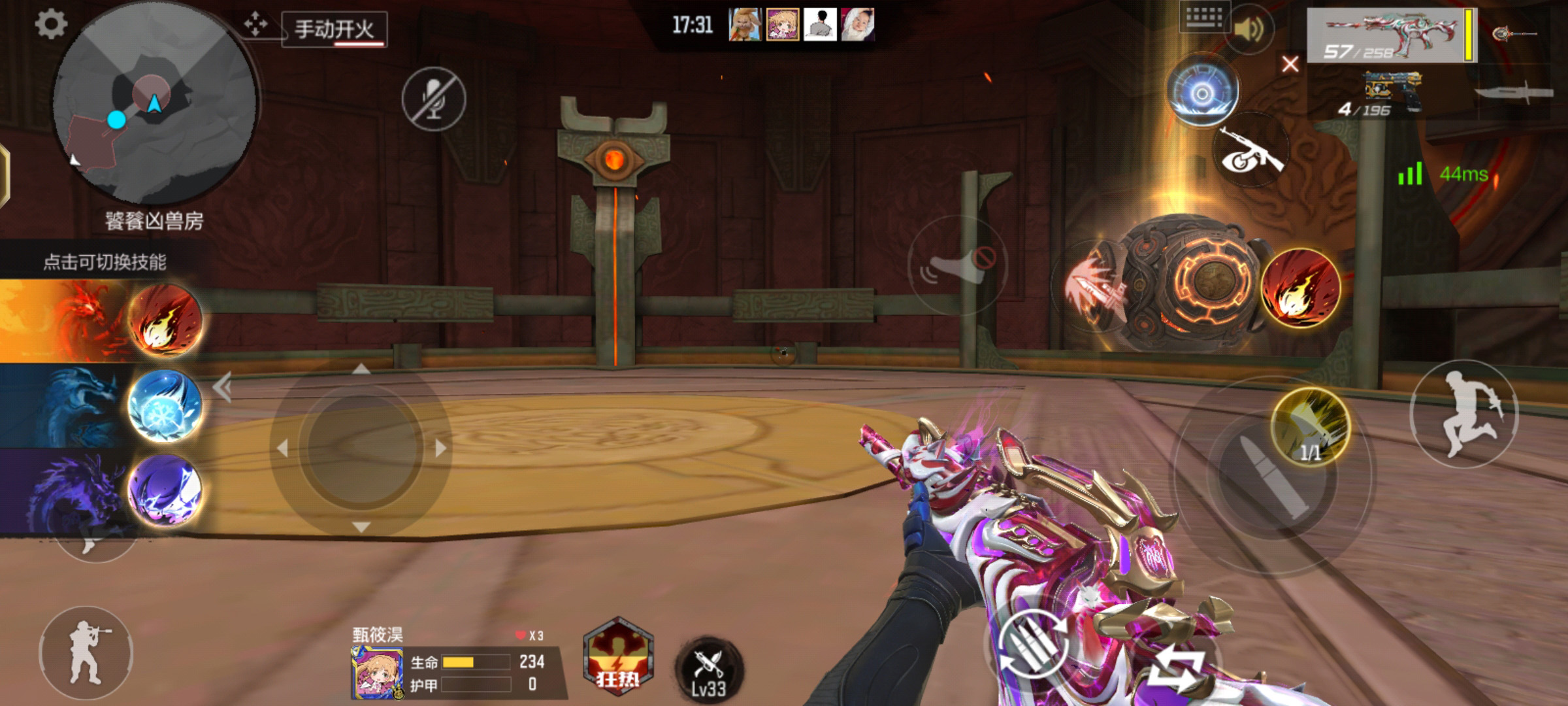Activate the fireball skill button beside the orb

[1301, 288]
